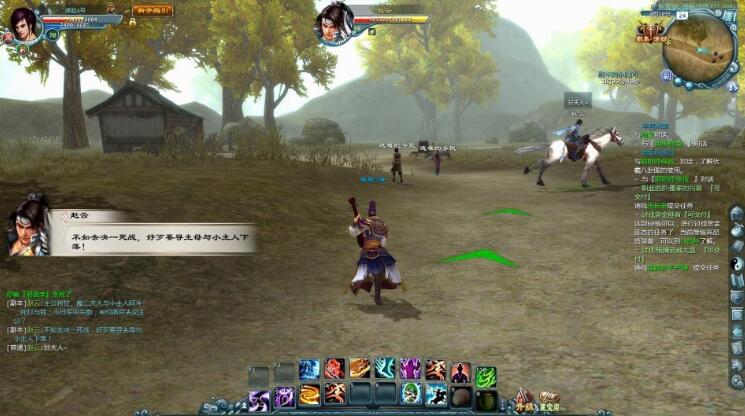Click the player portrait in the top-left
This screenshot has width=745, height=416.
(24, 23)
